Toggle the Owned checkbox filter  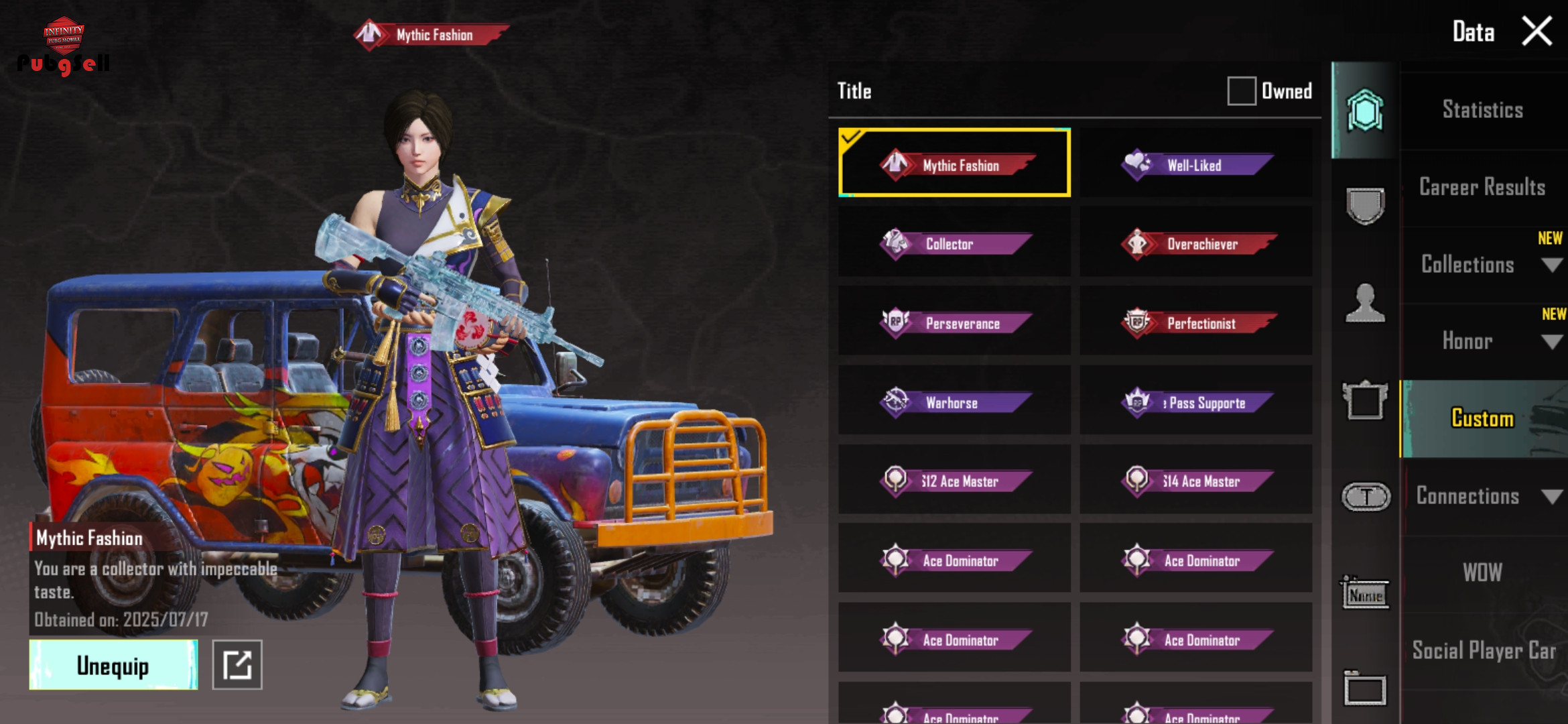1241,90
